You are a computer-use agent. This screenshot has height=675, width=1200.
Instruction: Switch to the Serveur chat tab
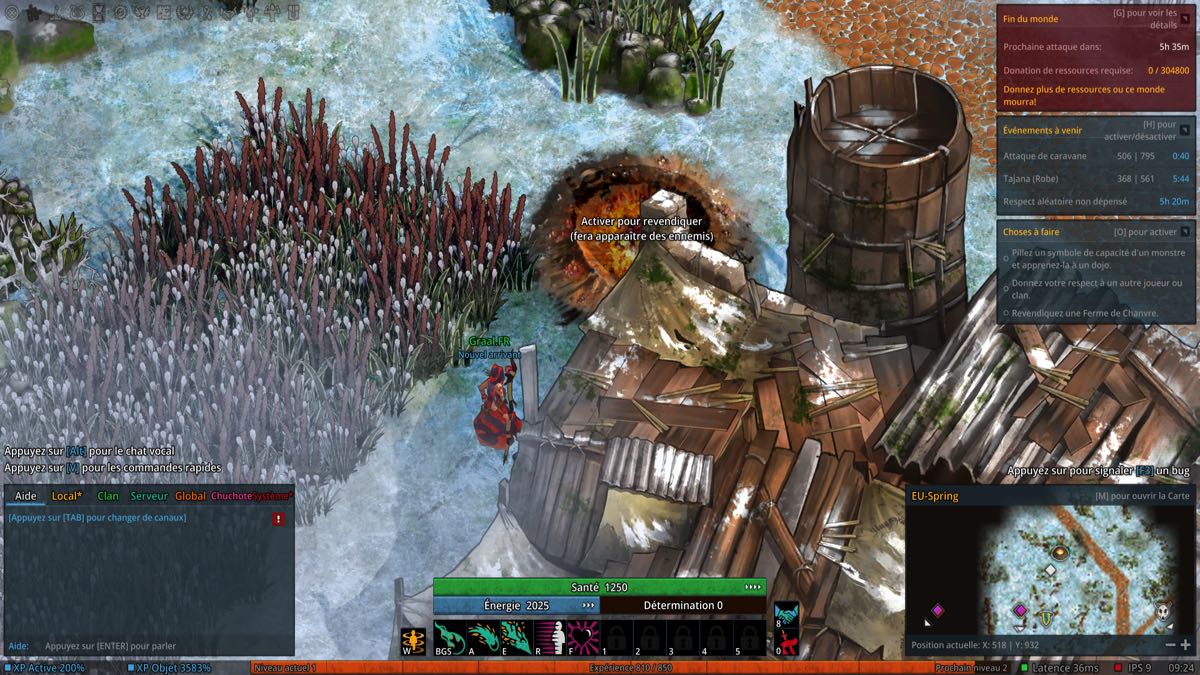(149, 496)
